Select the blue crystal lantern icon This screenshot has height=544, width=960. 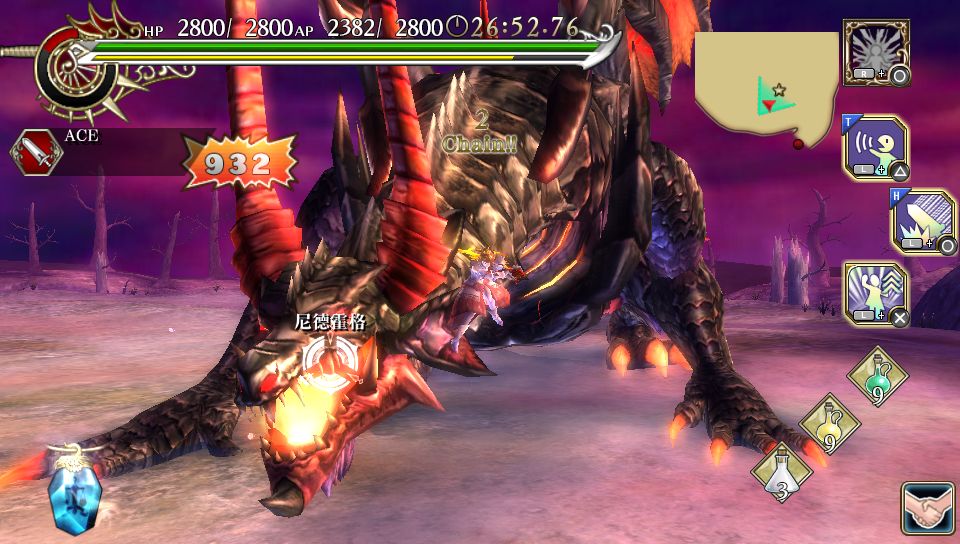tap(73, 491)
